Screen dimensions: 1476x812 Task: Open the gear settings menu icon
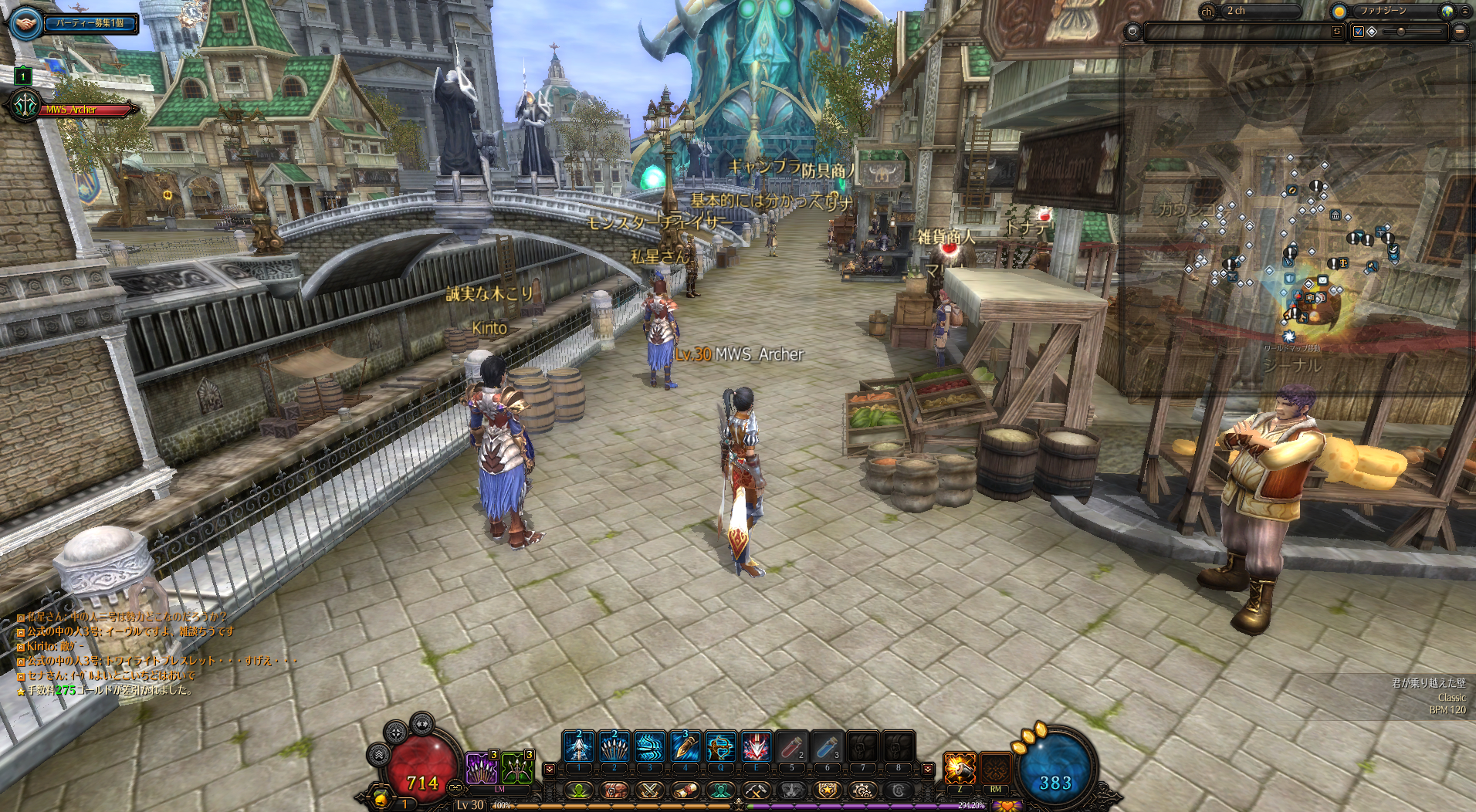click(862, 790)
